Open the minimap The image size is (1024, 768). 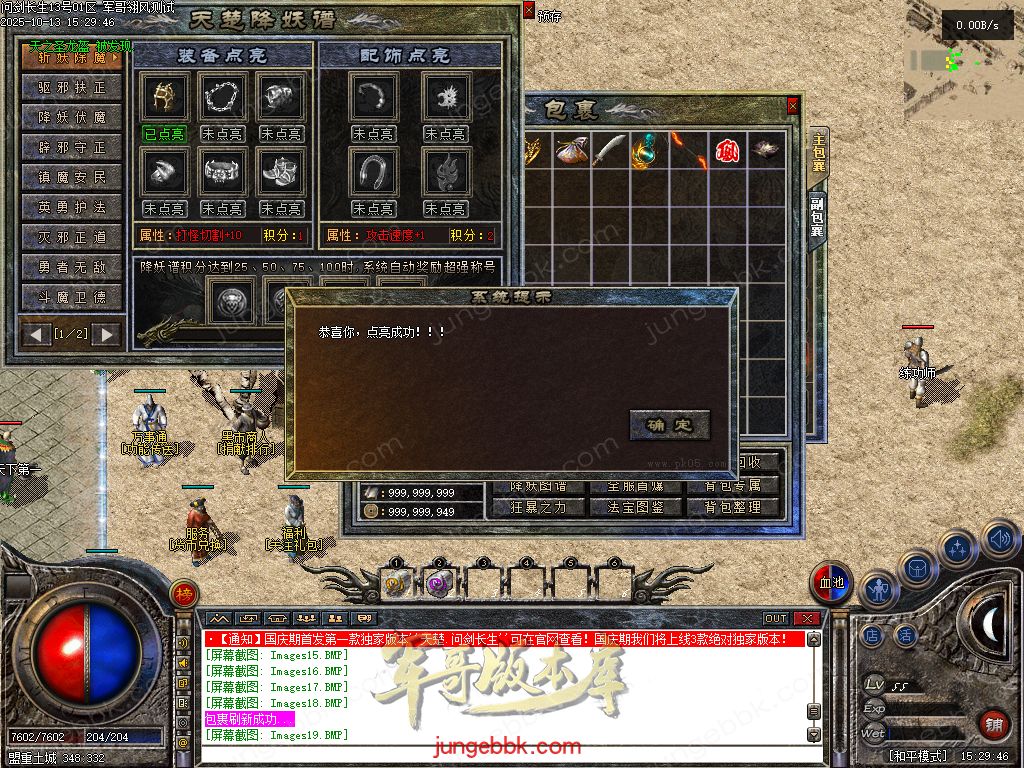(x=963, y=60)
